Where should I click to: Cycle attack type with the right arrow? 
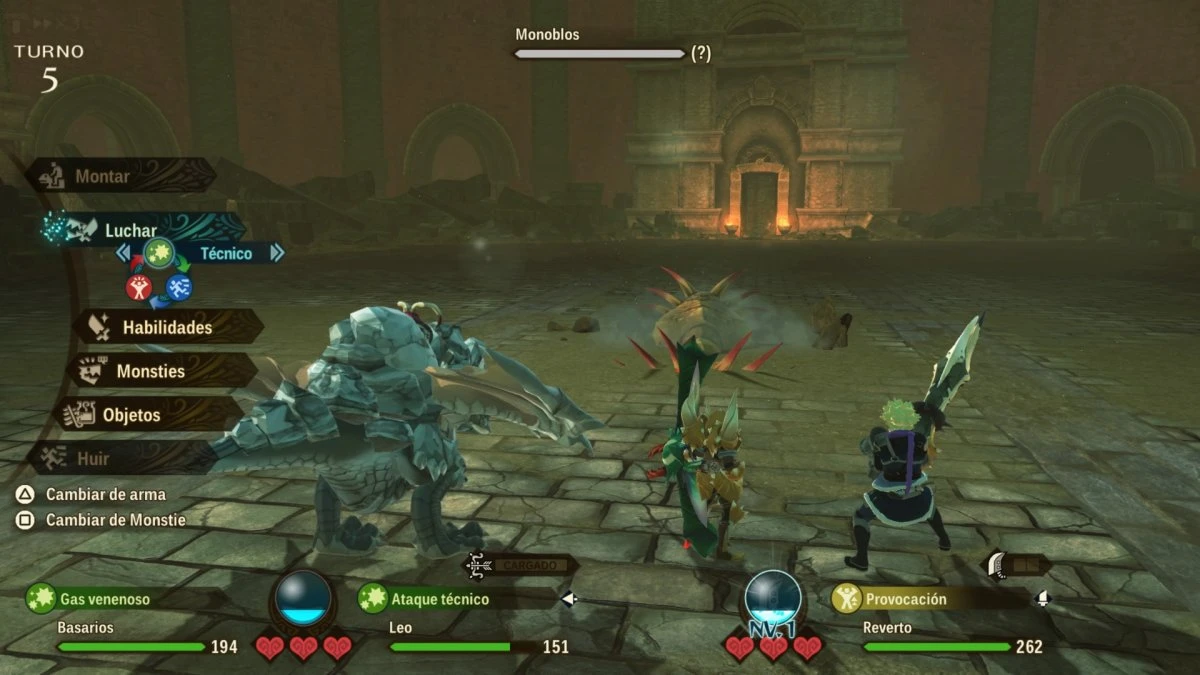click(277, 254)
